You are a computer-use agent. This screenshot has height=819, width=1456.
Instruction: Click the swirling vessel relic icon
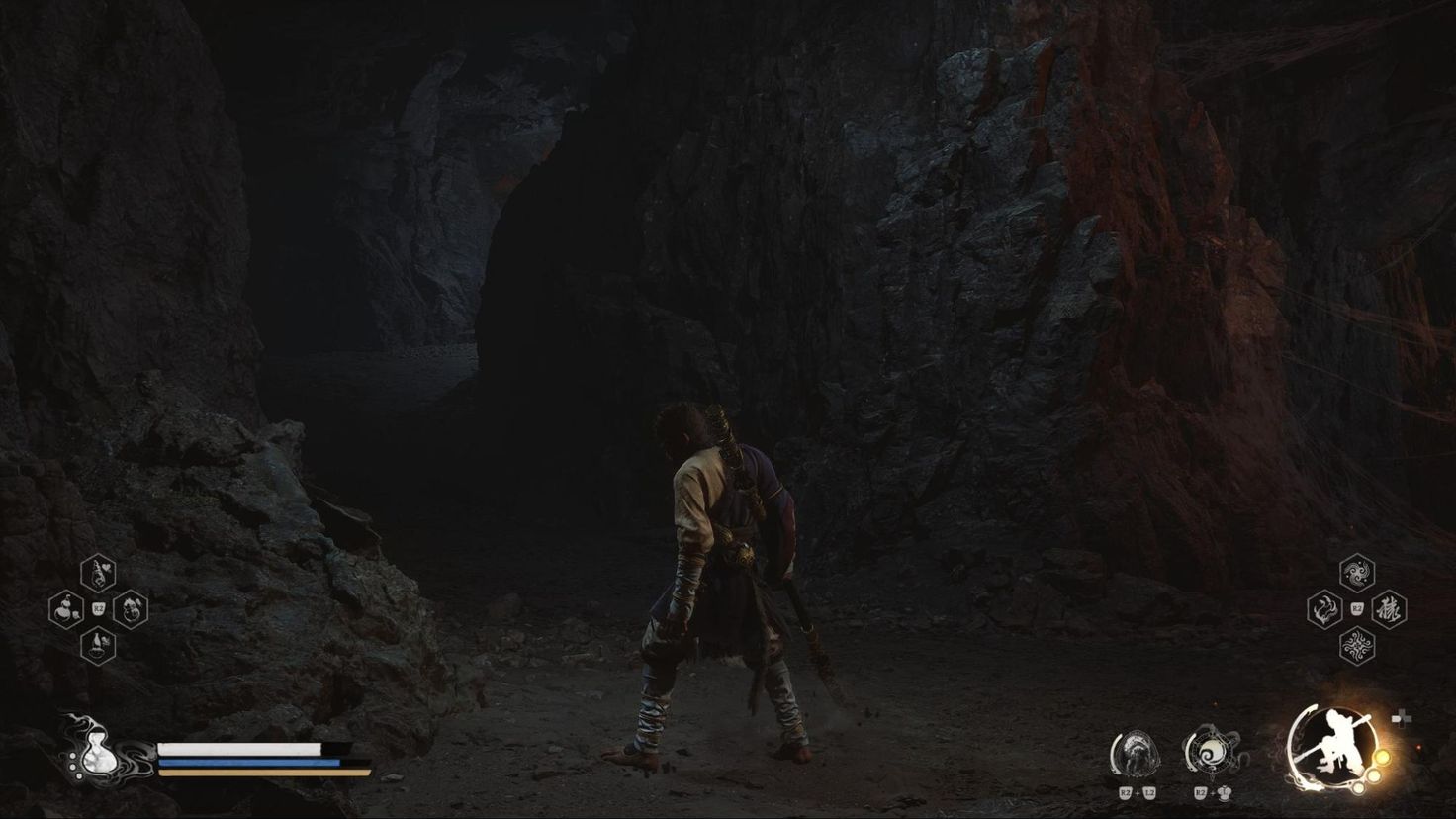pyautogui.click(x=1212, y=750)
